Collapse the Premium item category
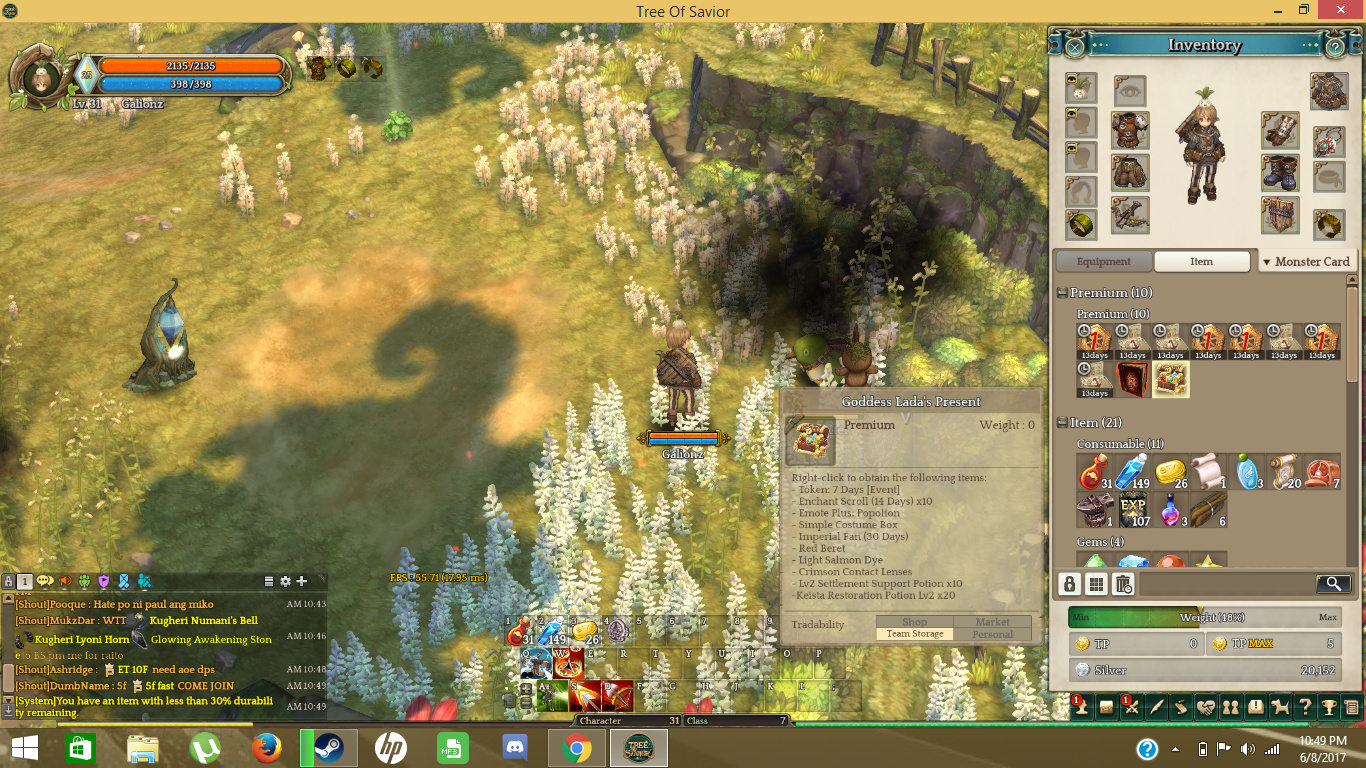 [x=1062, y=293]
